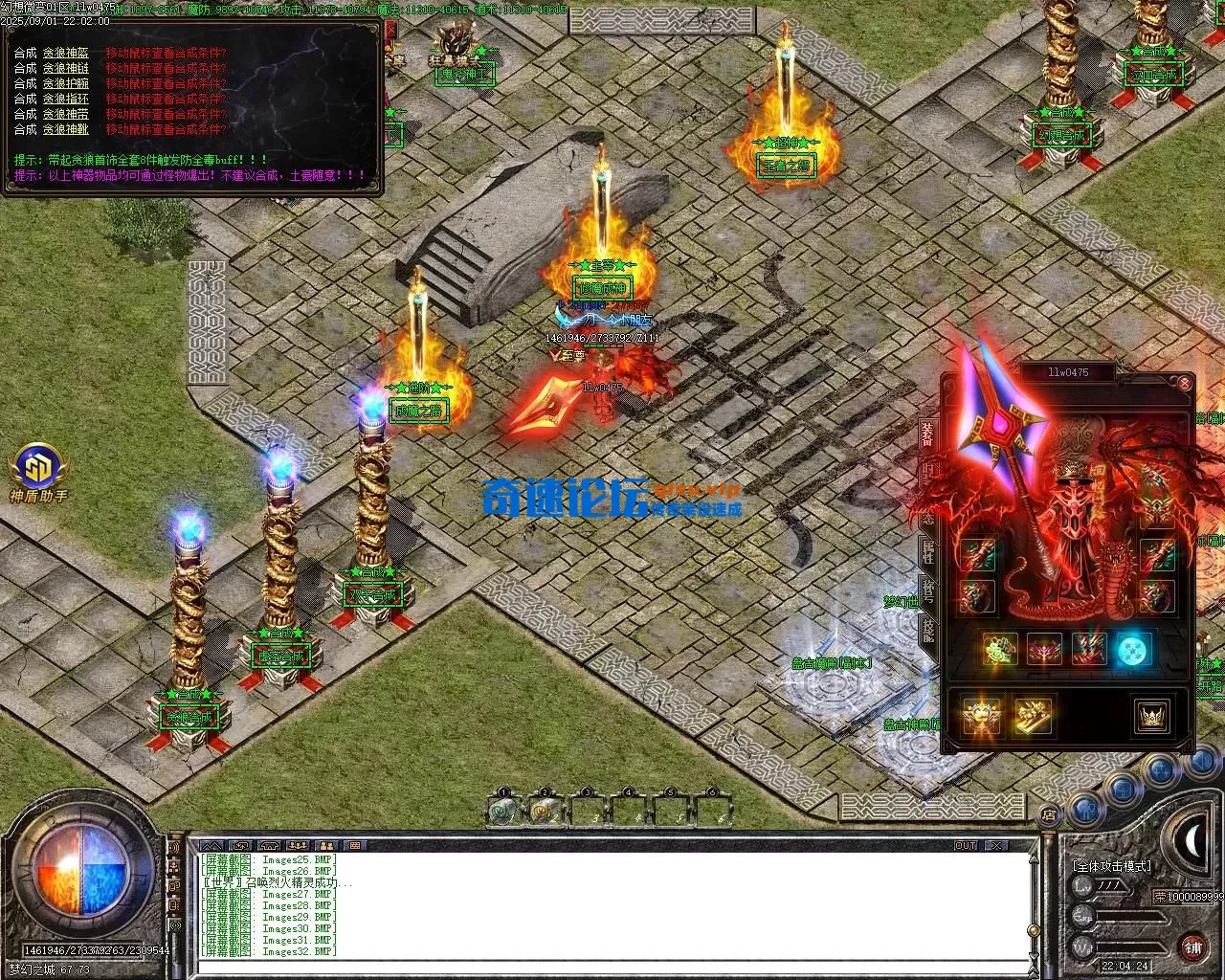Select the 贪狼神链 synthesis link
Image resolution: width=1225 pixels, height=980 pixels.
66,69
